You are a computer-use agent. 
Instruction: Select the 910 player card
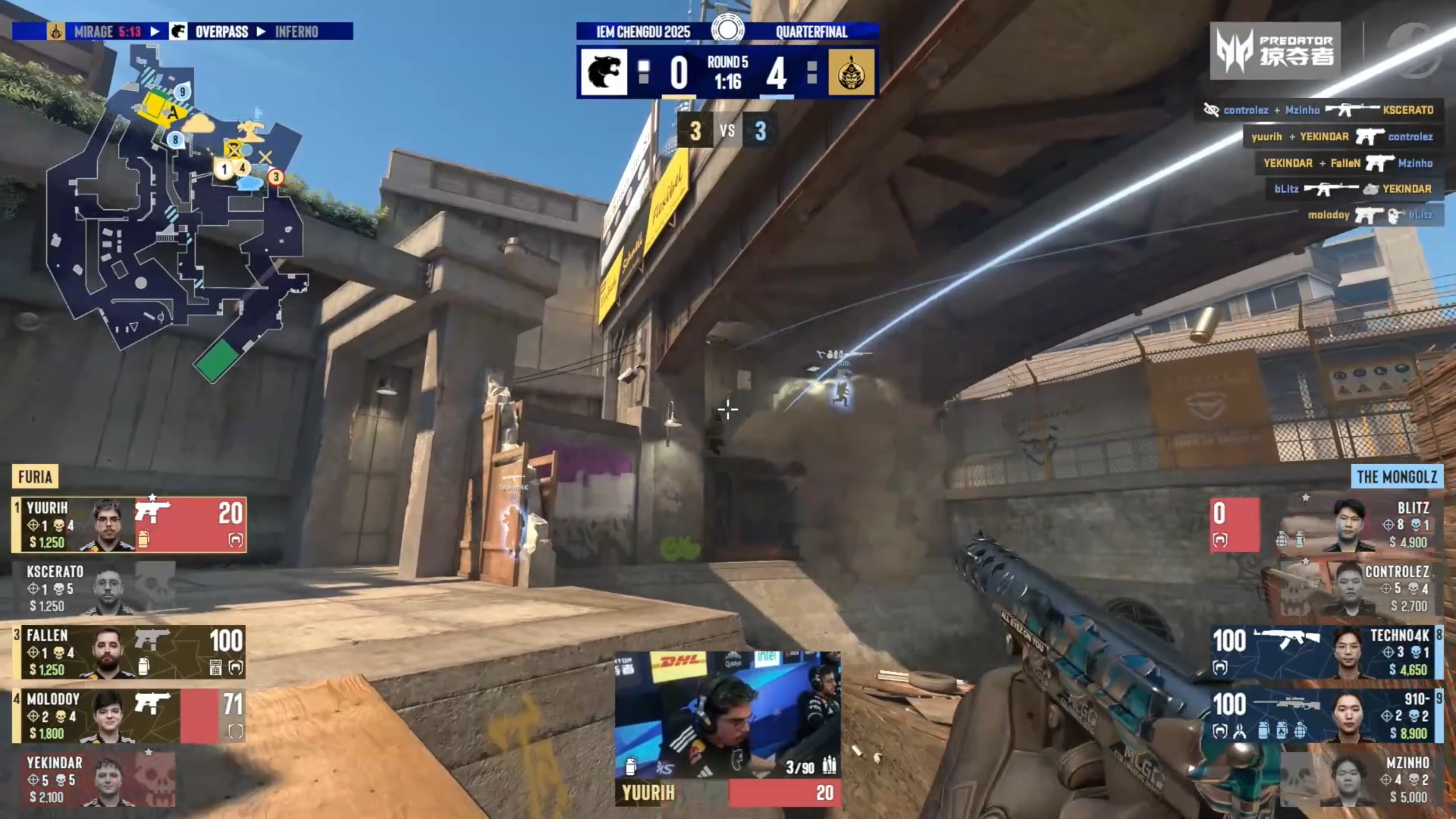point(1327,715)
